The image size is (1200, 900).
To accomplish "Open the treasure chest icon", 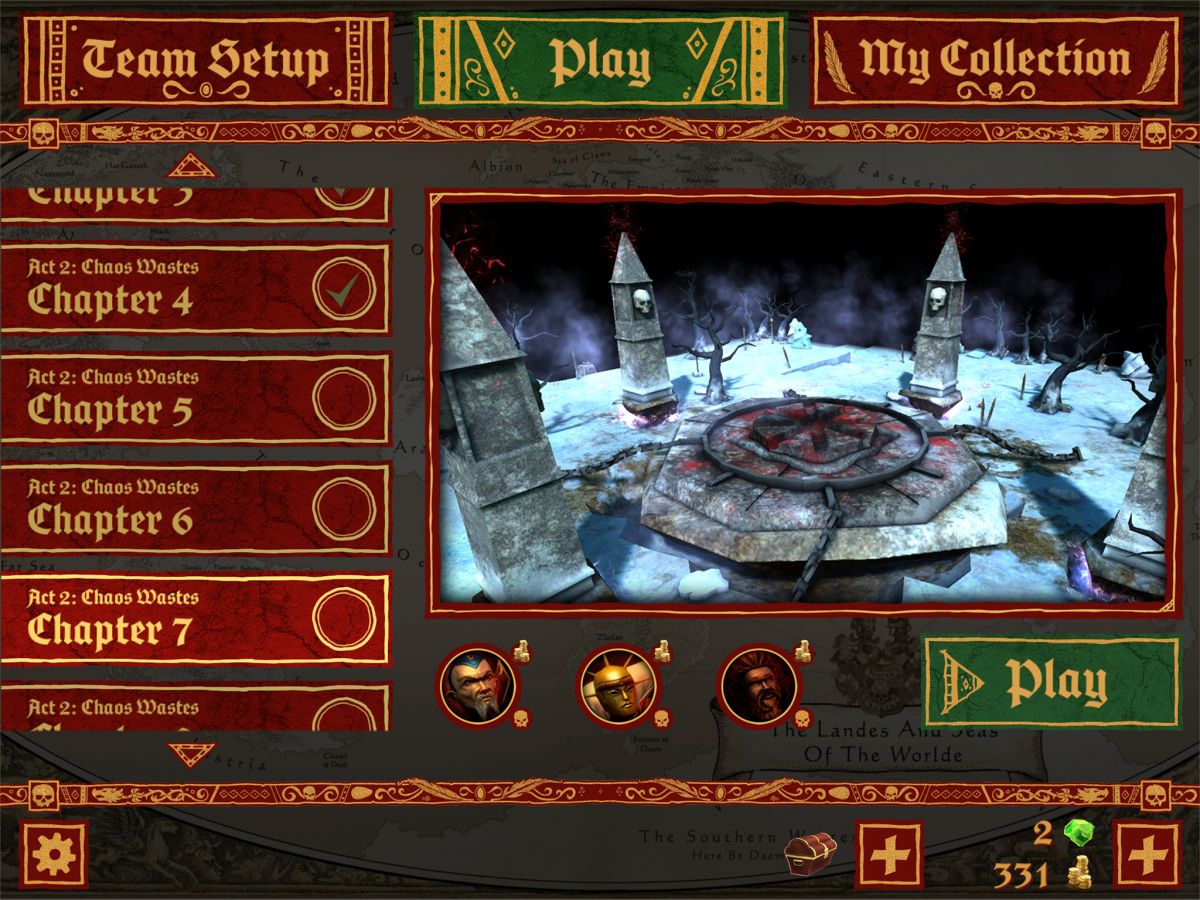I will (809, 853).
